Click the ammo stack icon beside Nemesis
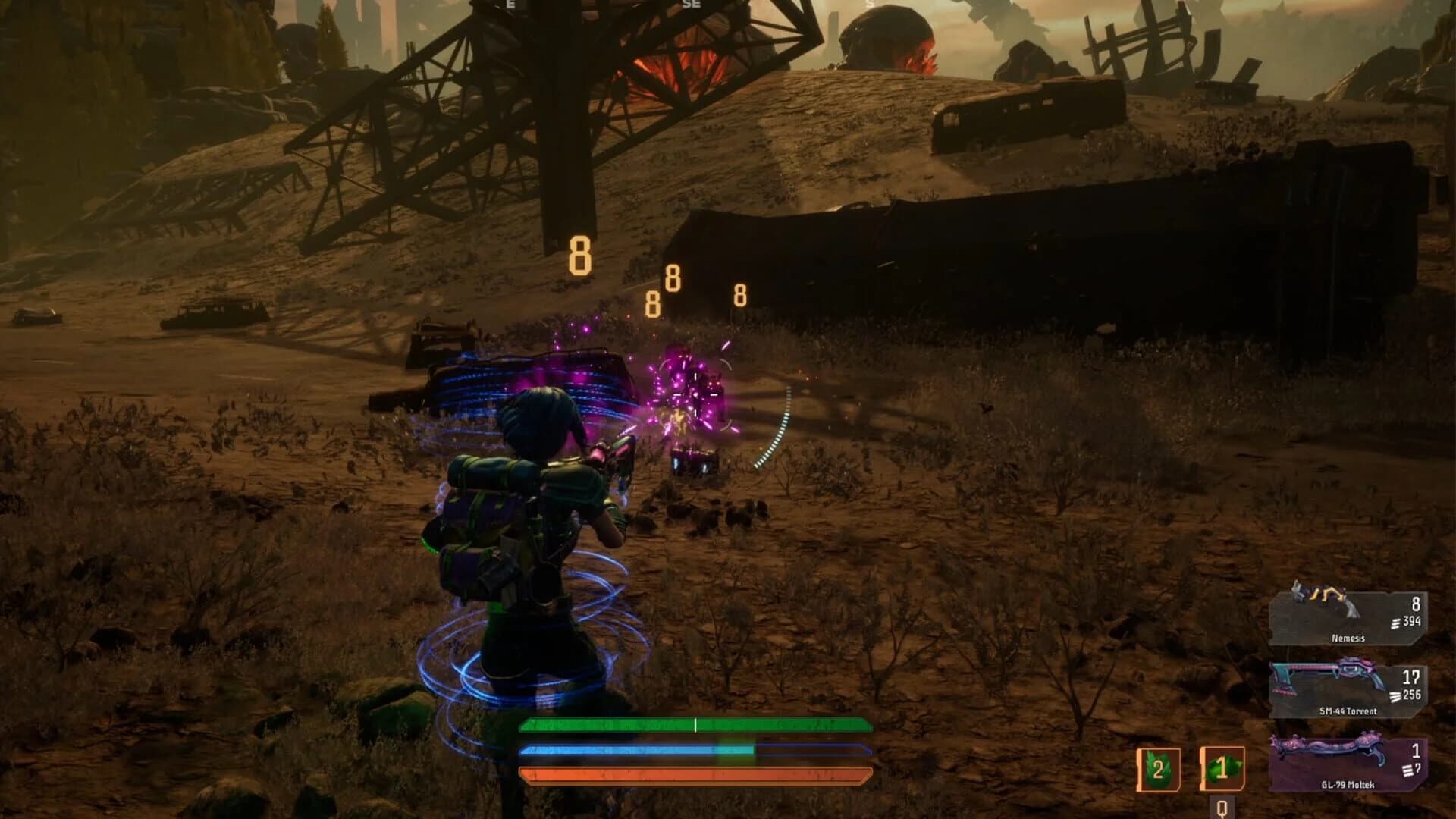This screenshot has width=1456, height=819. coord(1395,624)
